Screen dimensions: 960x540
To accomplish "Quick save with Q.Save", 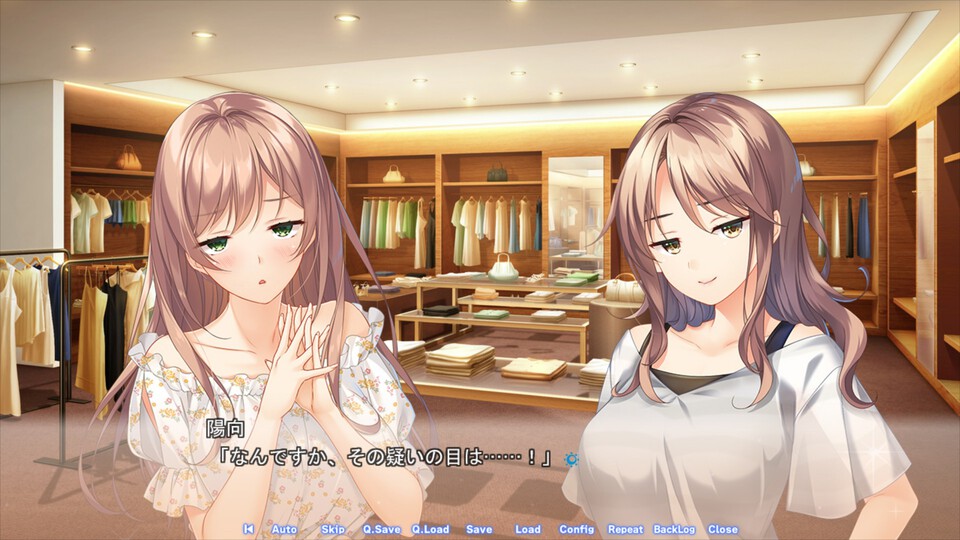I will pos(380,529).
